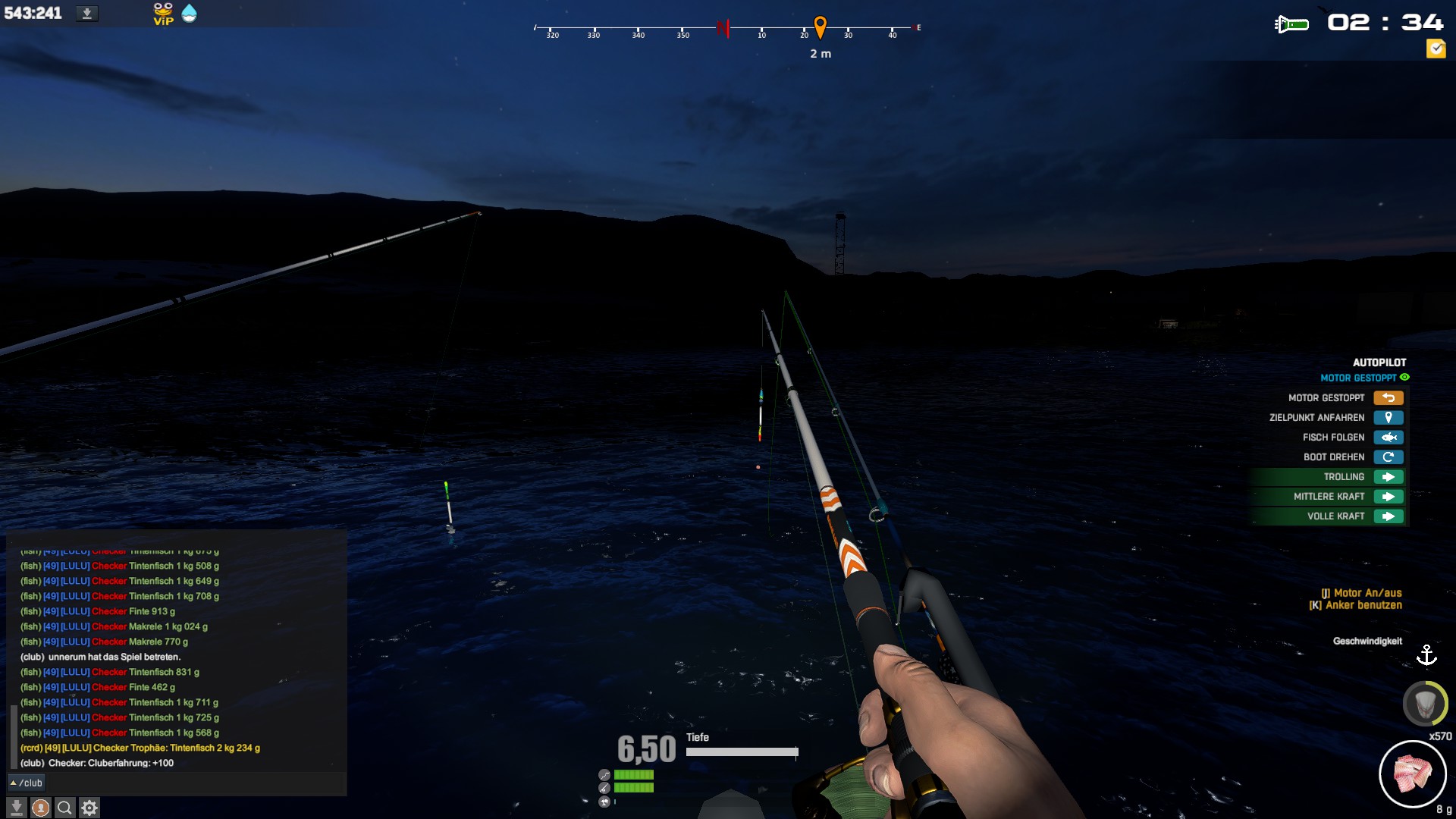Image resolution: width=1456 pixels, height=819 pixels.
Task: Toggle the green eye autopilot visibility icon
Action: 1404,378
